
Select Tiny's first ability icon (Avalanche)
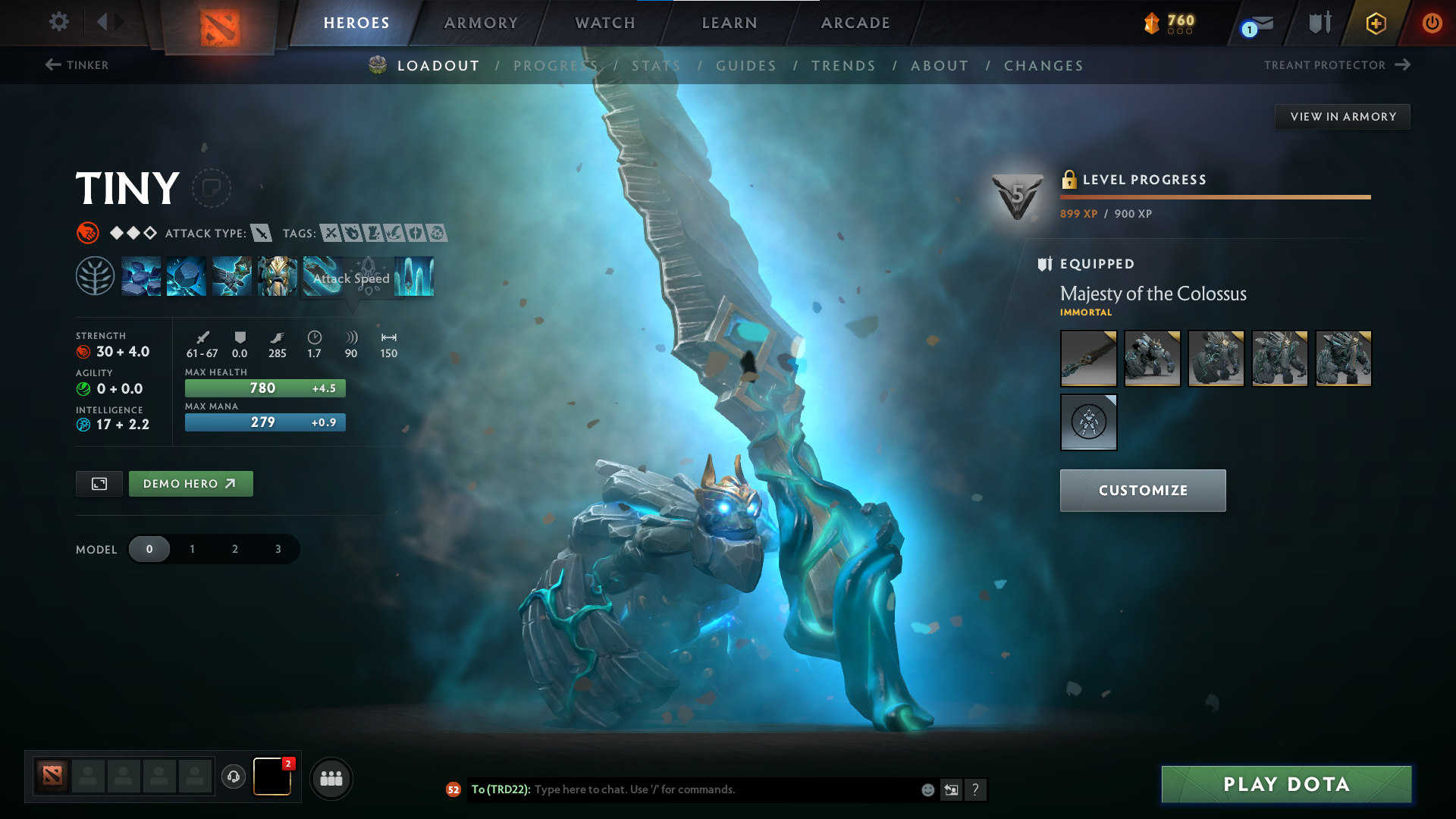142,275
